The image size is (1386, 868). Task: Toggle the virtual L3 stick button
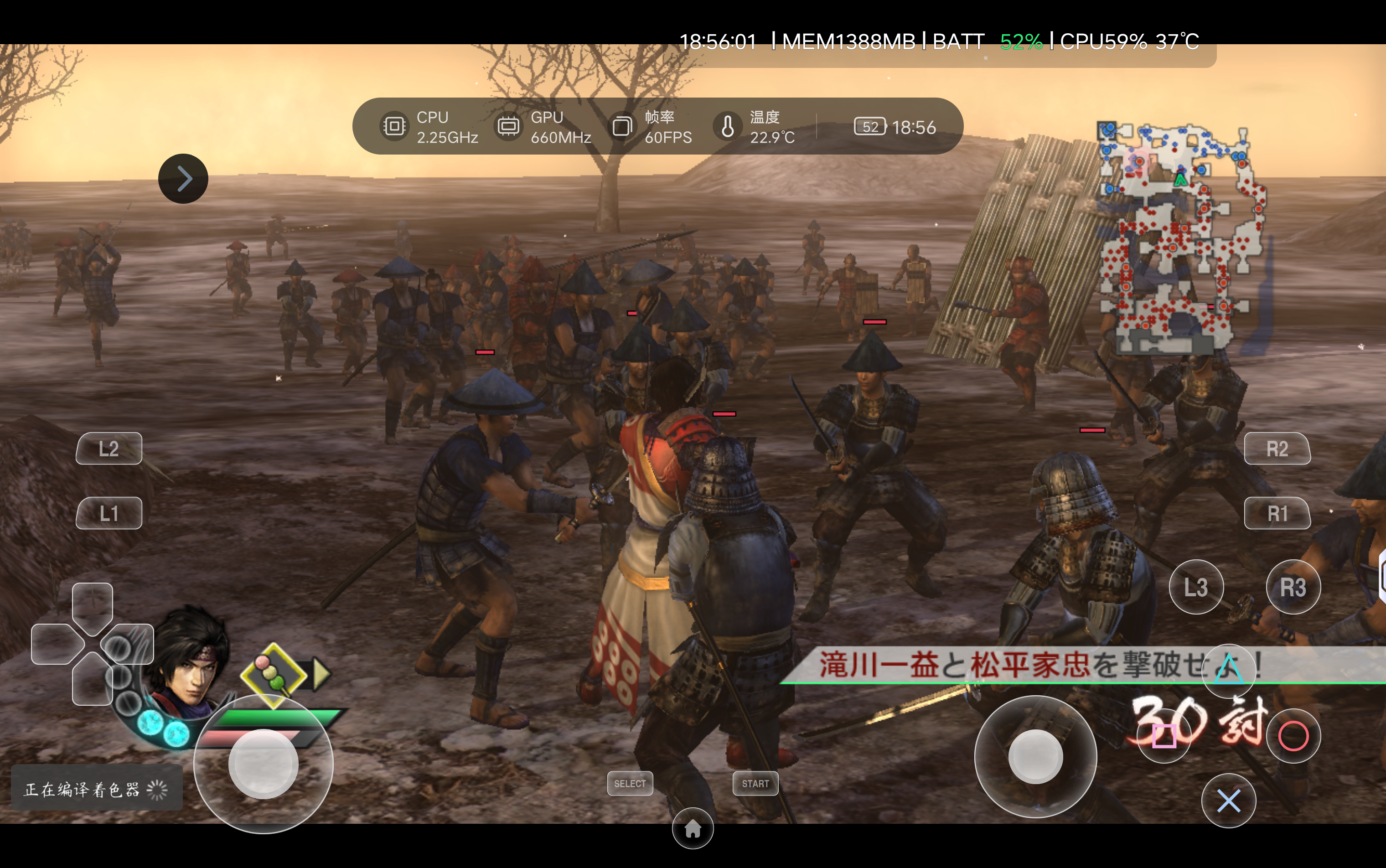coord(1198,586)
